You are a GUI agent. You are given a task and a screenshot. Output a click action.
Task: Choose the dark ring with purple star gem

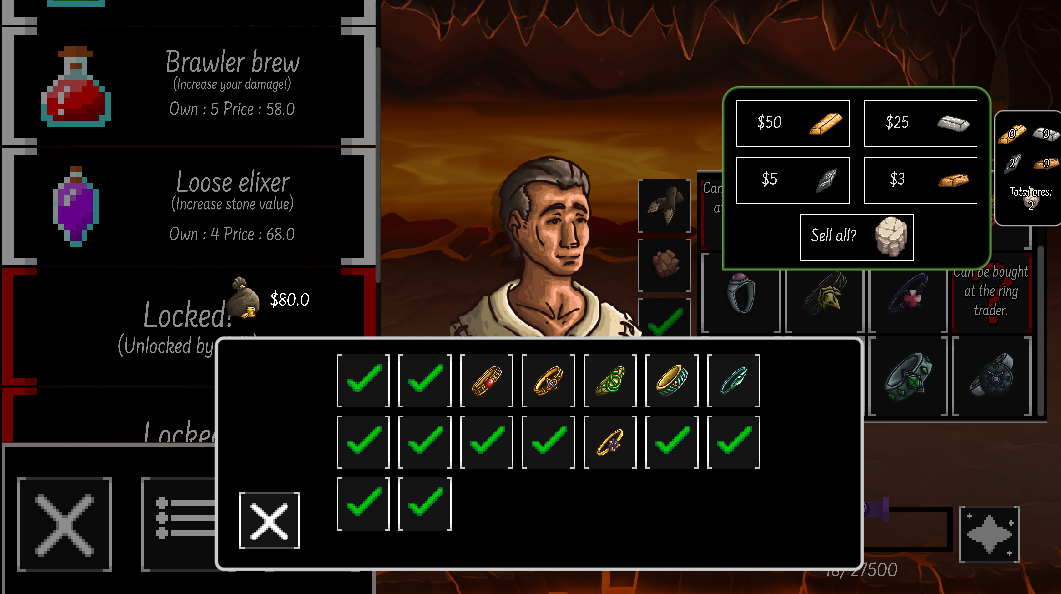point(991,377)
